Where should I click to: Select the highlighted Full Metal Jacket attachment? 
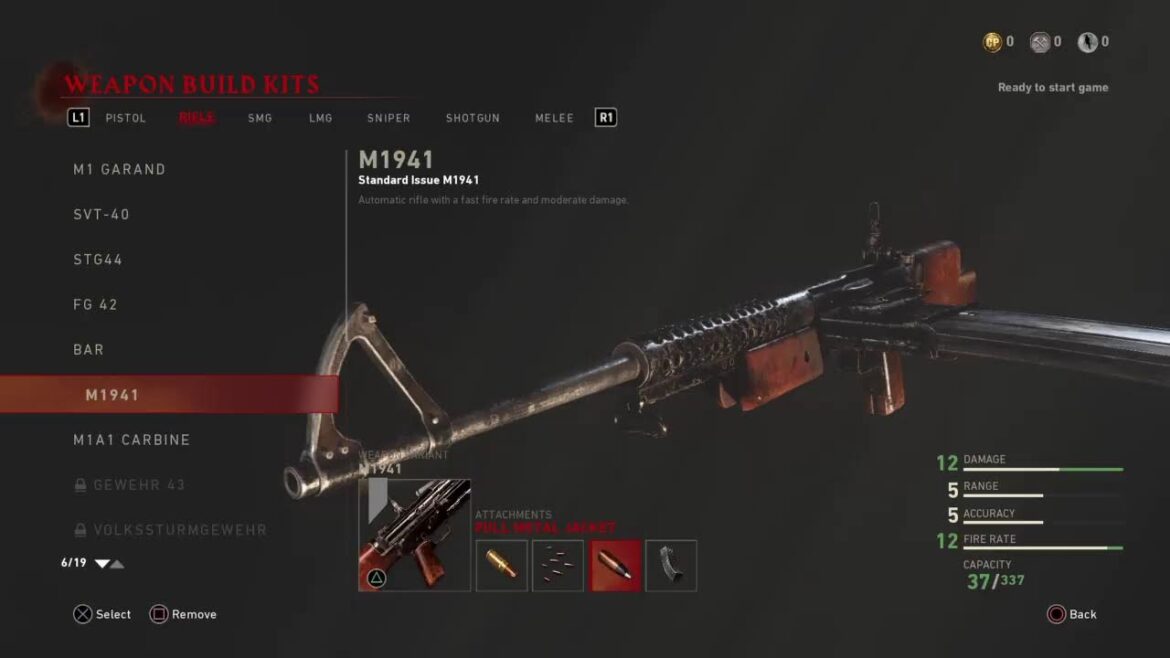pos(615,565)
